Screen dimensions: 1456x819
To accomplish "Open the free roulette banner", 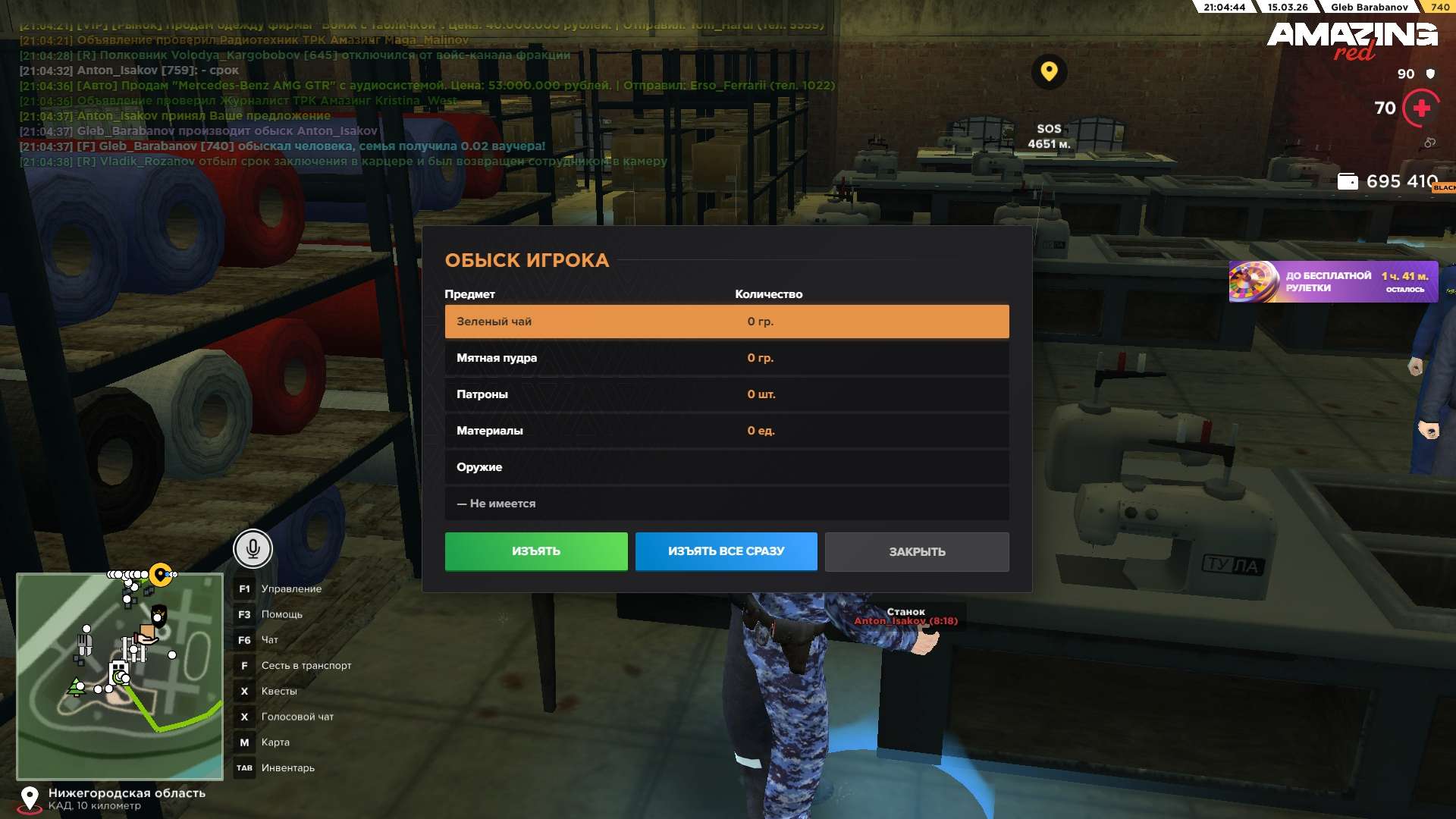I will click(x=1332, y=282).
